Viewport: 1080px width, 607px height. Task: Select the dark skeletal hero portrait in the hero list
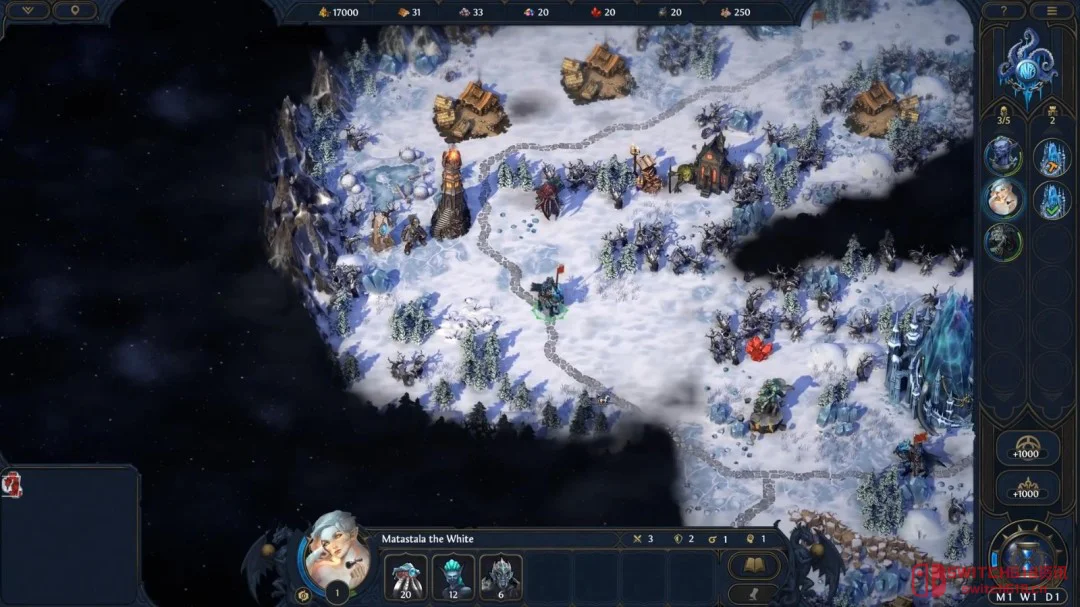coord(1003,241)
